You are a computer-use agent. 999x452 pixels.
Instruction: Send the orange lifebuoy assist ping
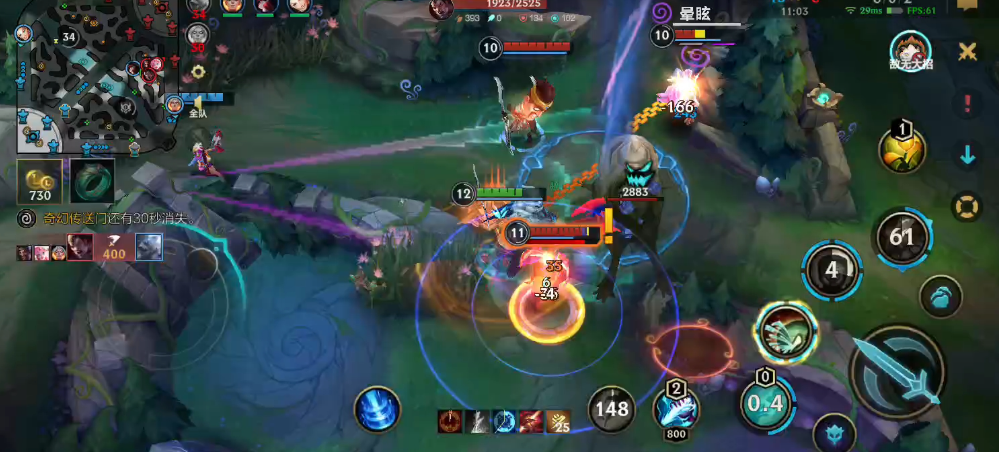tap(967, 207)
